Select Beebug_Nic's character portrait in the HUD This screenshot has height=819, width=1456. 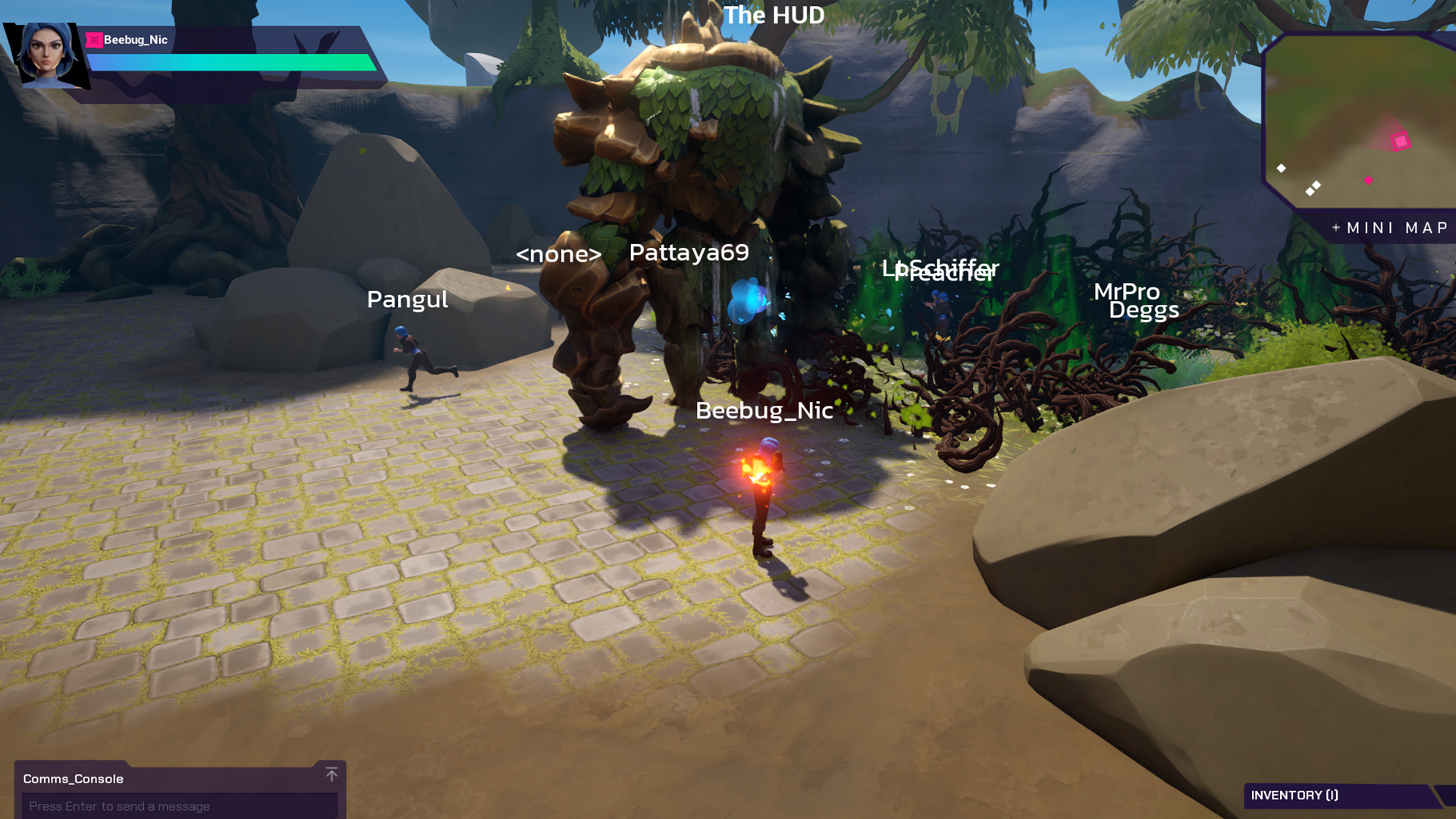[x=48, y=53]
